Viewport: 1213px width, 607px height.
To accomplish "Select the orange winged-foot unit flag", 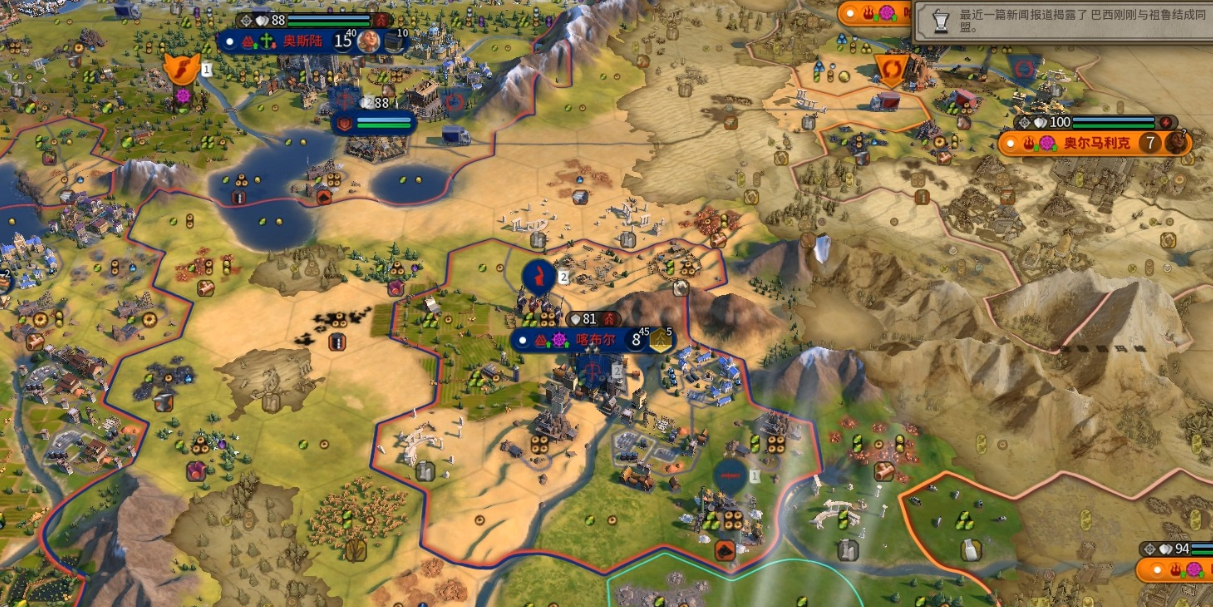I will click(181, 69).
